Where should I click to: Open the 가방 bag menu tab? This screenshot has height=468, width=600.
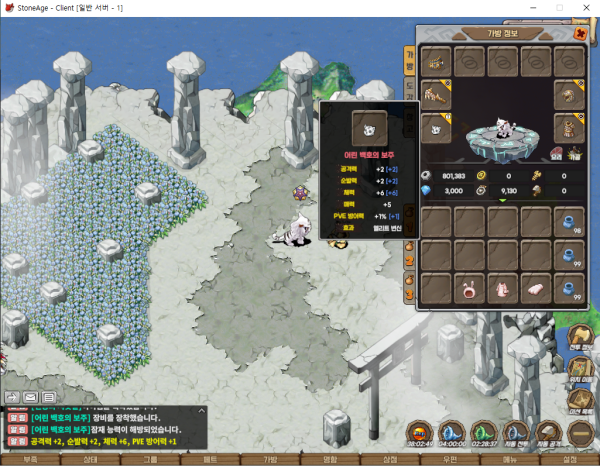pos(270,460)
